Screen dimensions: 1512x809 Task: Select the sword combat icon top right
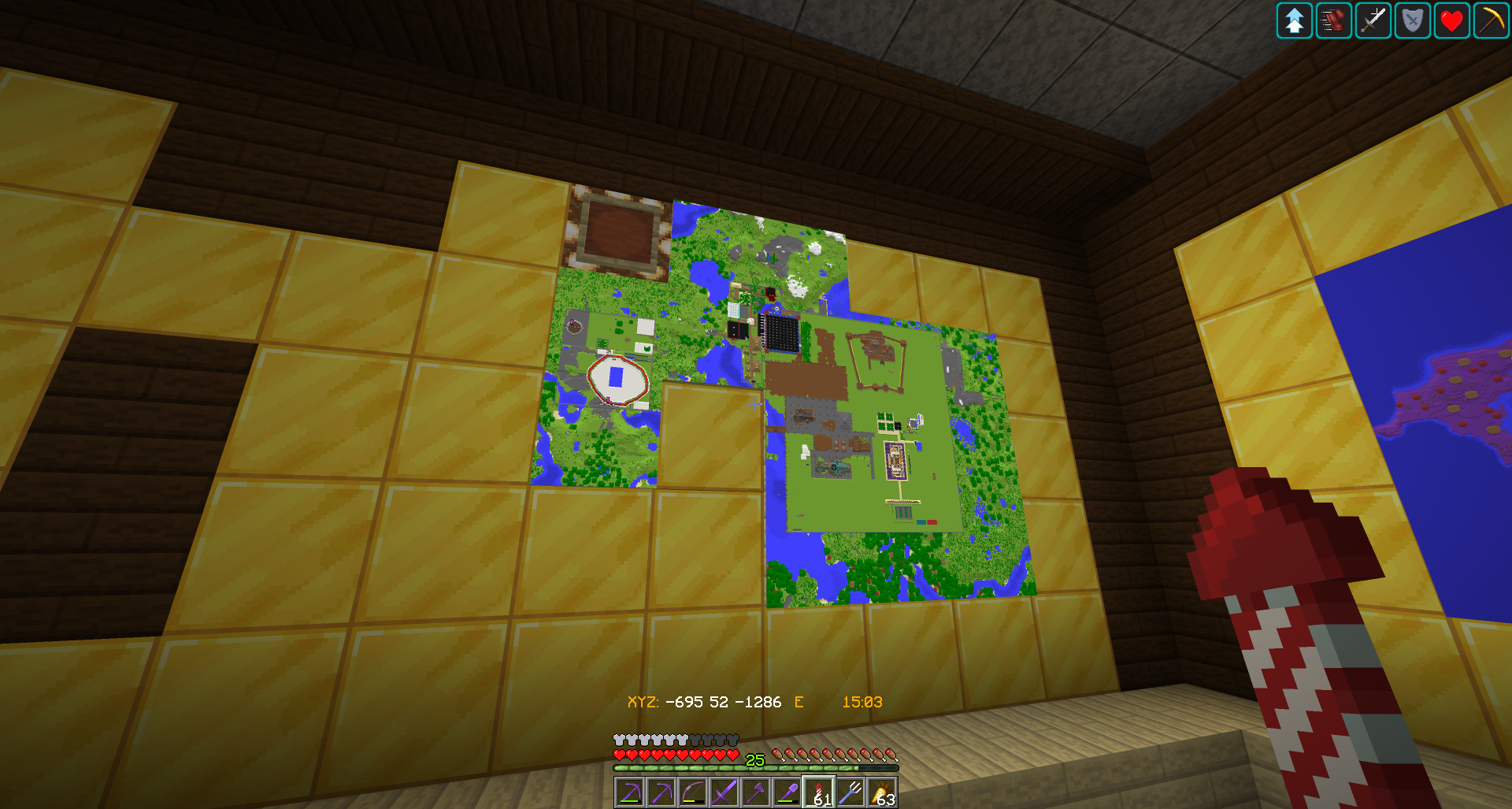point(1373,21)
